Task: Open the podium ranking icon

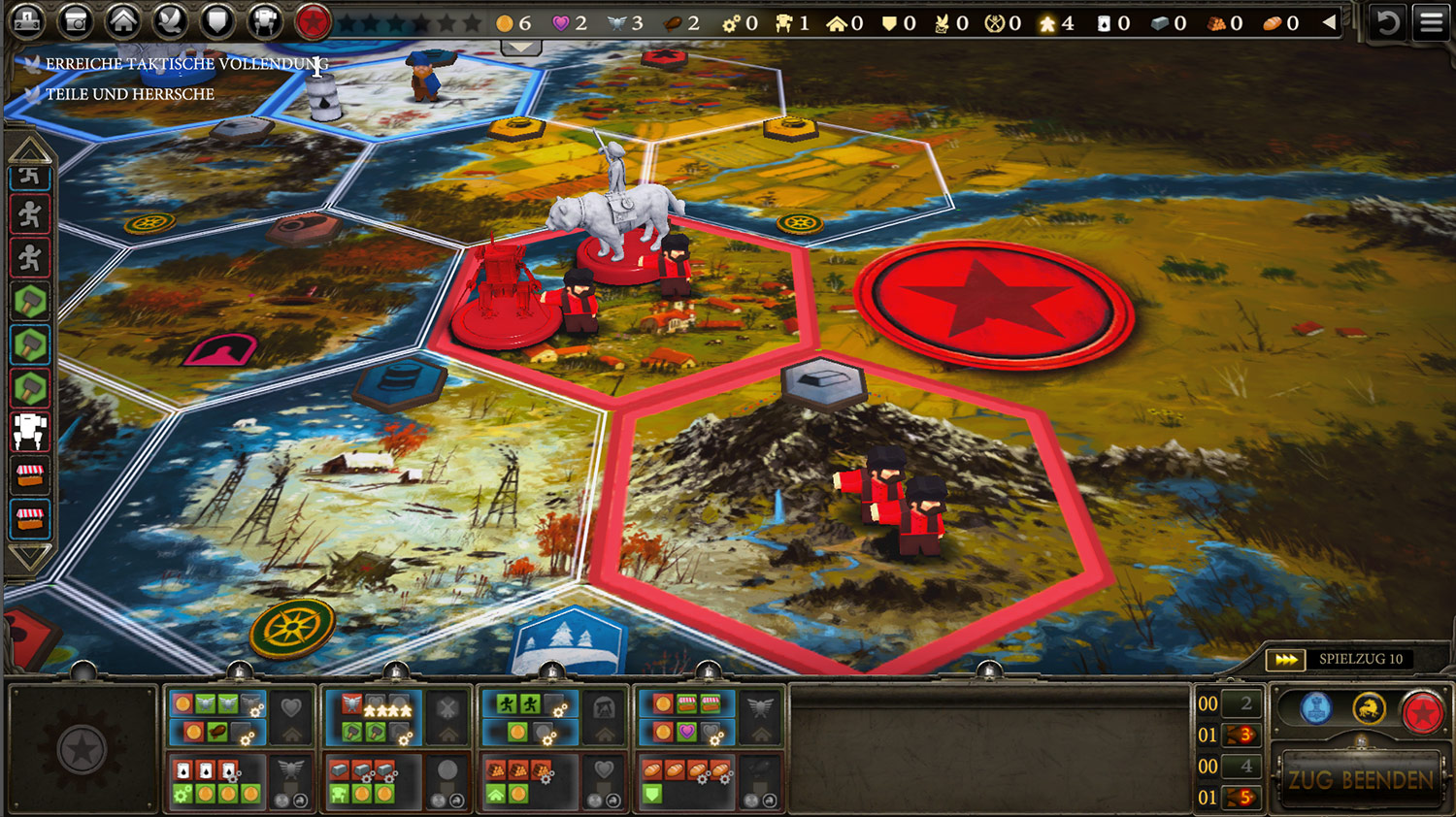Action: [27, 20]
